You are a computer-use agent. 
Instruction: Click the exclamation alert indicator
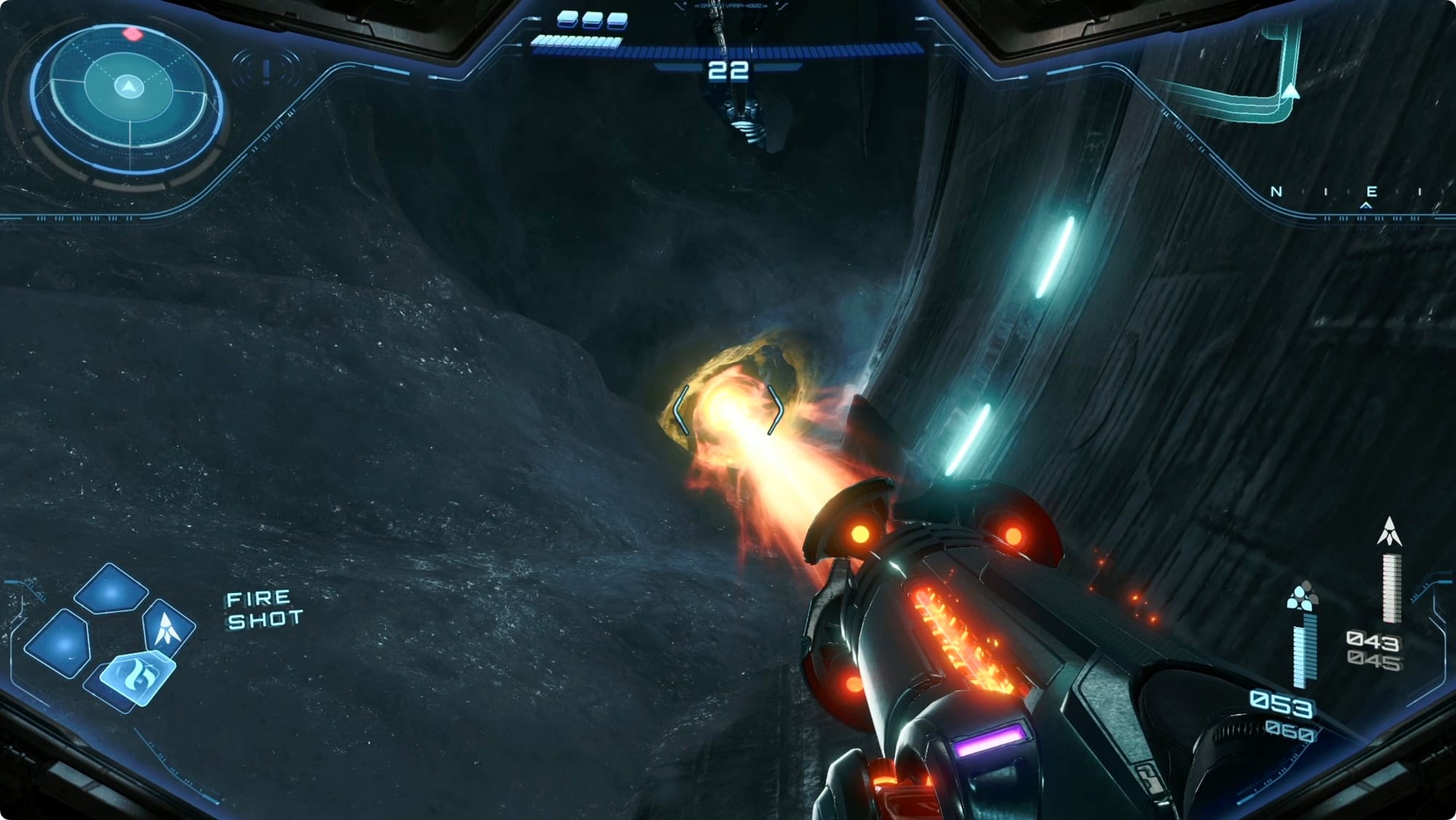(266, 71)
